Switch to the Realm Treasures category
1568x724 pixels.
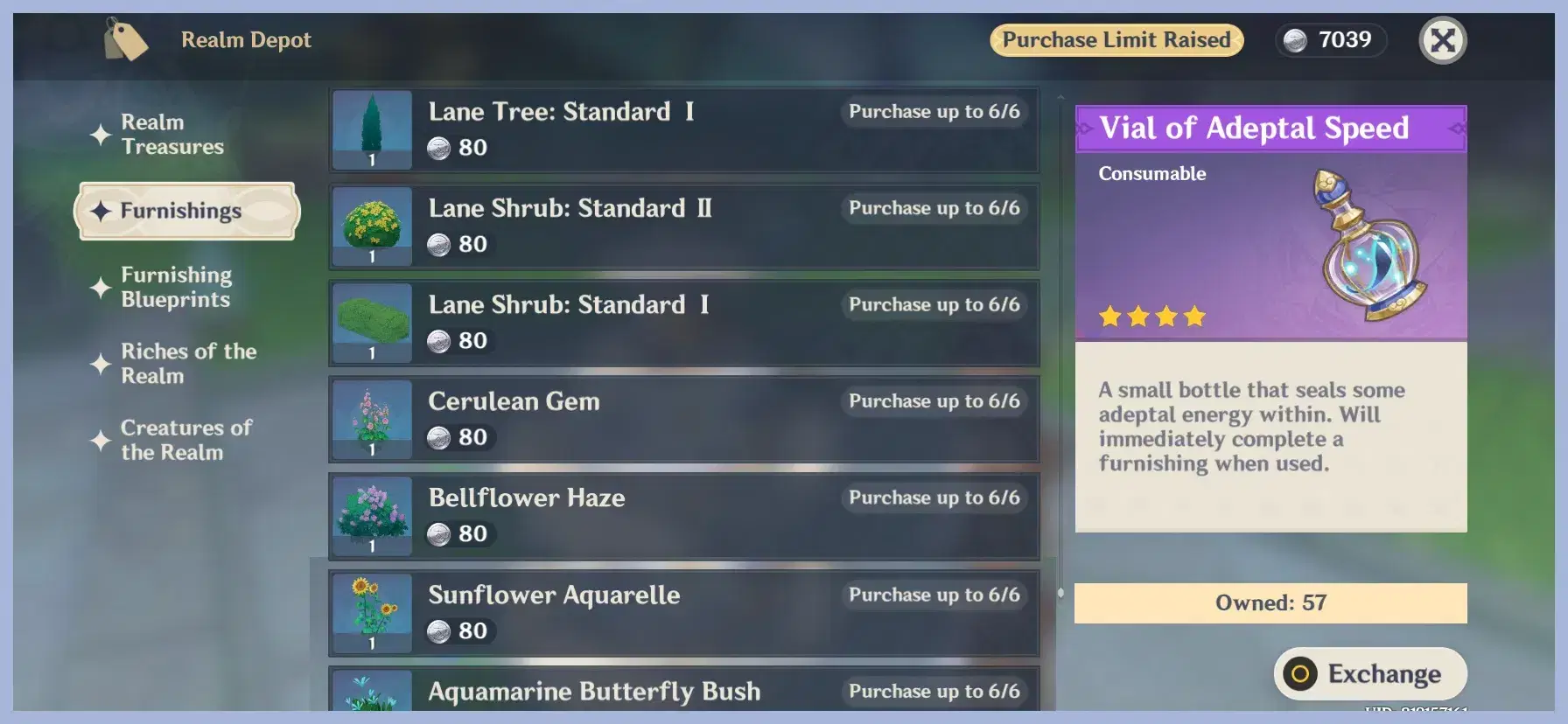[x=171, y=134]
